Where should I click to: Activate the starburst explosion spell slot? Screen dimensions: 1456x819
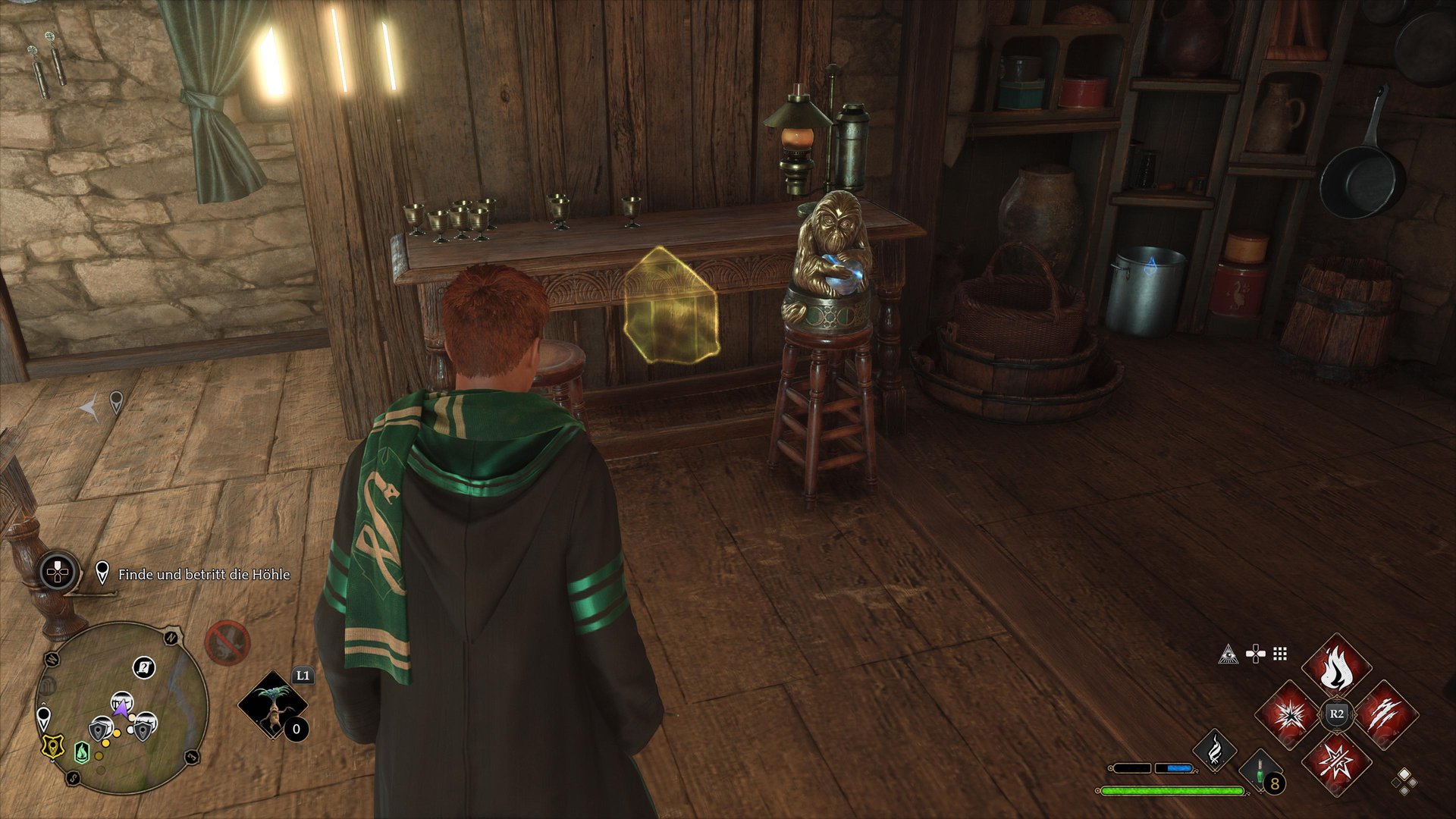[1288, 714]
